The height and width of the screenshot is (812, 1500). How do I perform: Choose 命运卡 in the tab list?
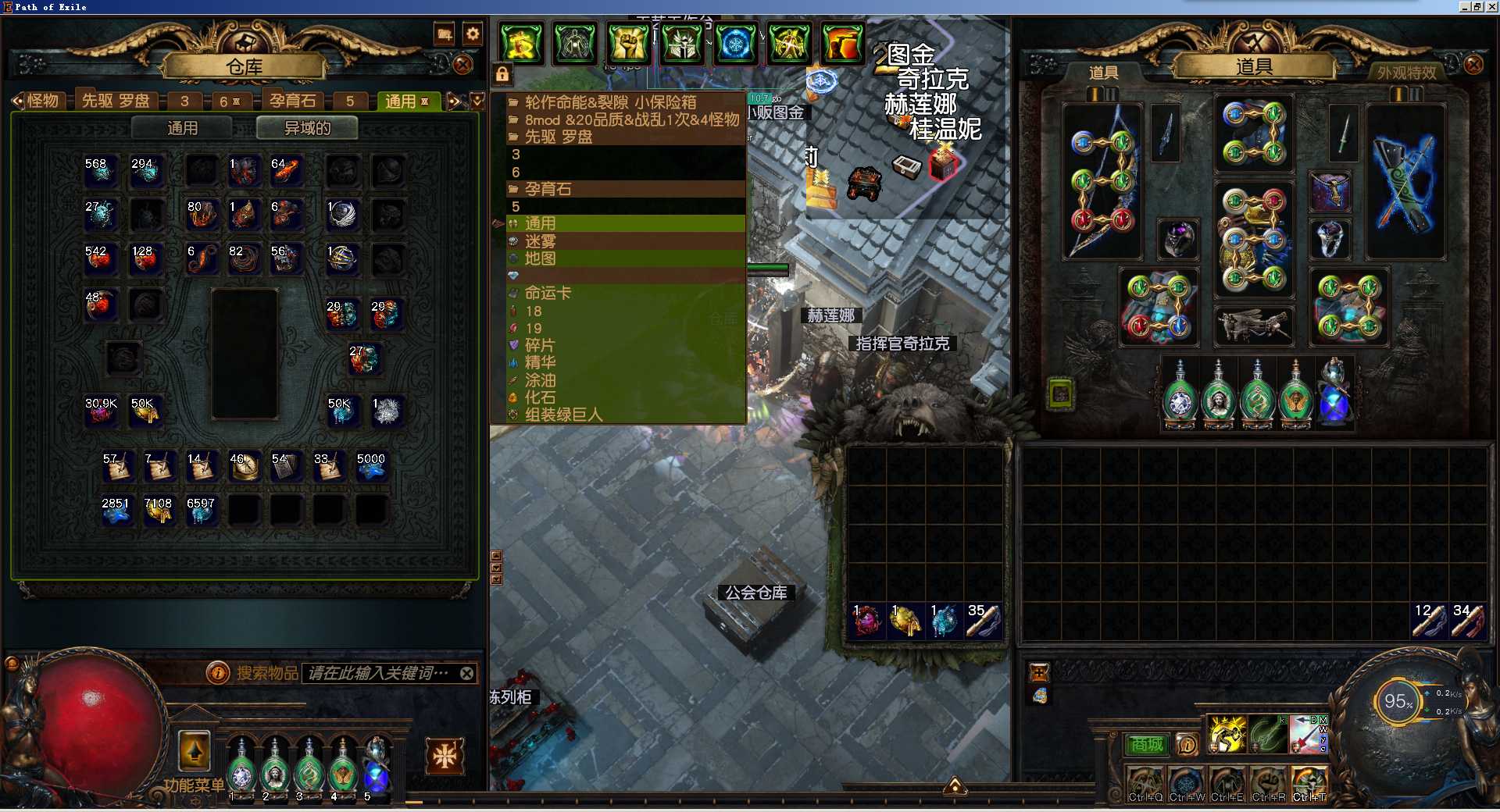pos(548,293)
